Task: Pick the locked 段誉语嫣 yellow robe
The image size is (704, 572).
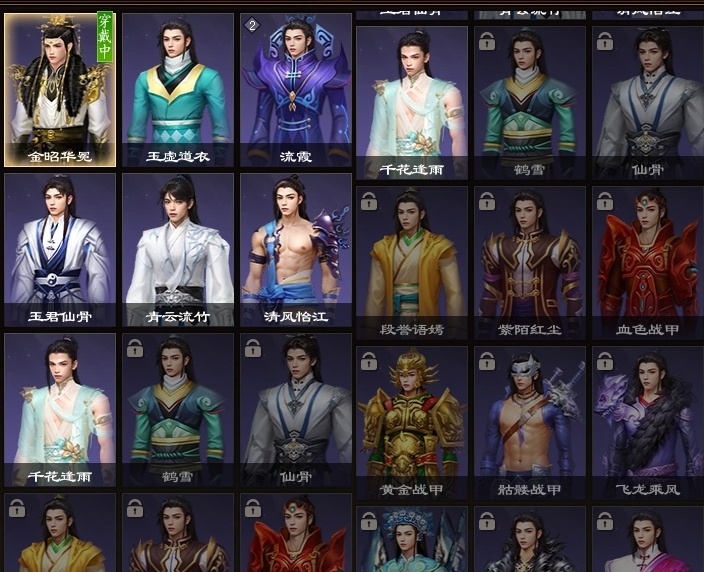Action: [412, 262]
